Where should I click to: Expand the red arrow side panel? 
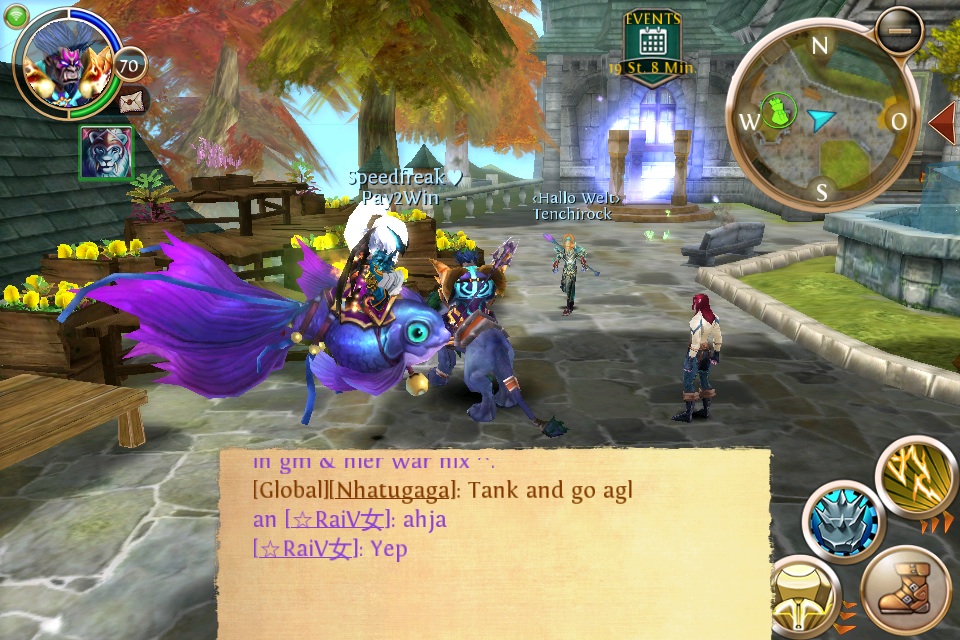[x=943, y=122]
